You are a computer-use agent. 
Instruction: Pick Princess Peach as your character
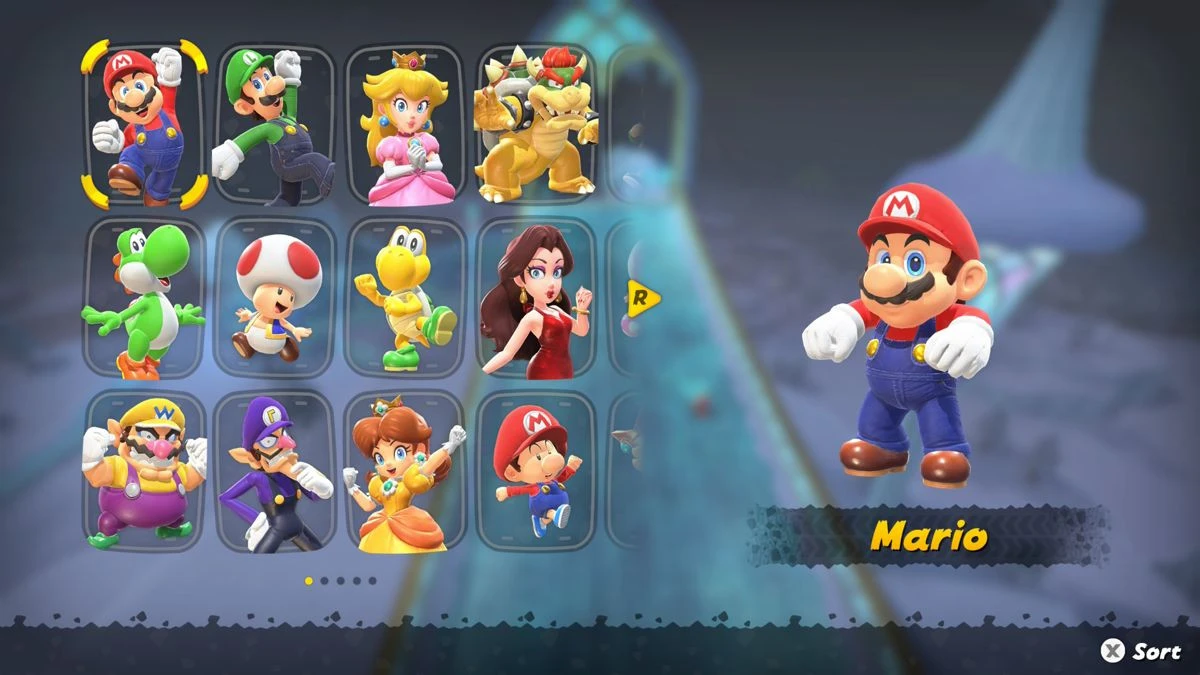[x=404, y=124]
